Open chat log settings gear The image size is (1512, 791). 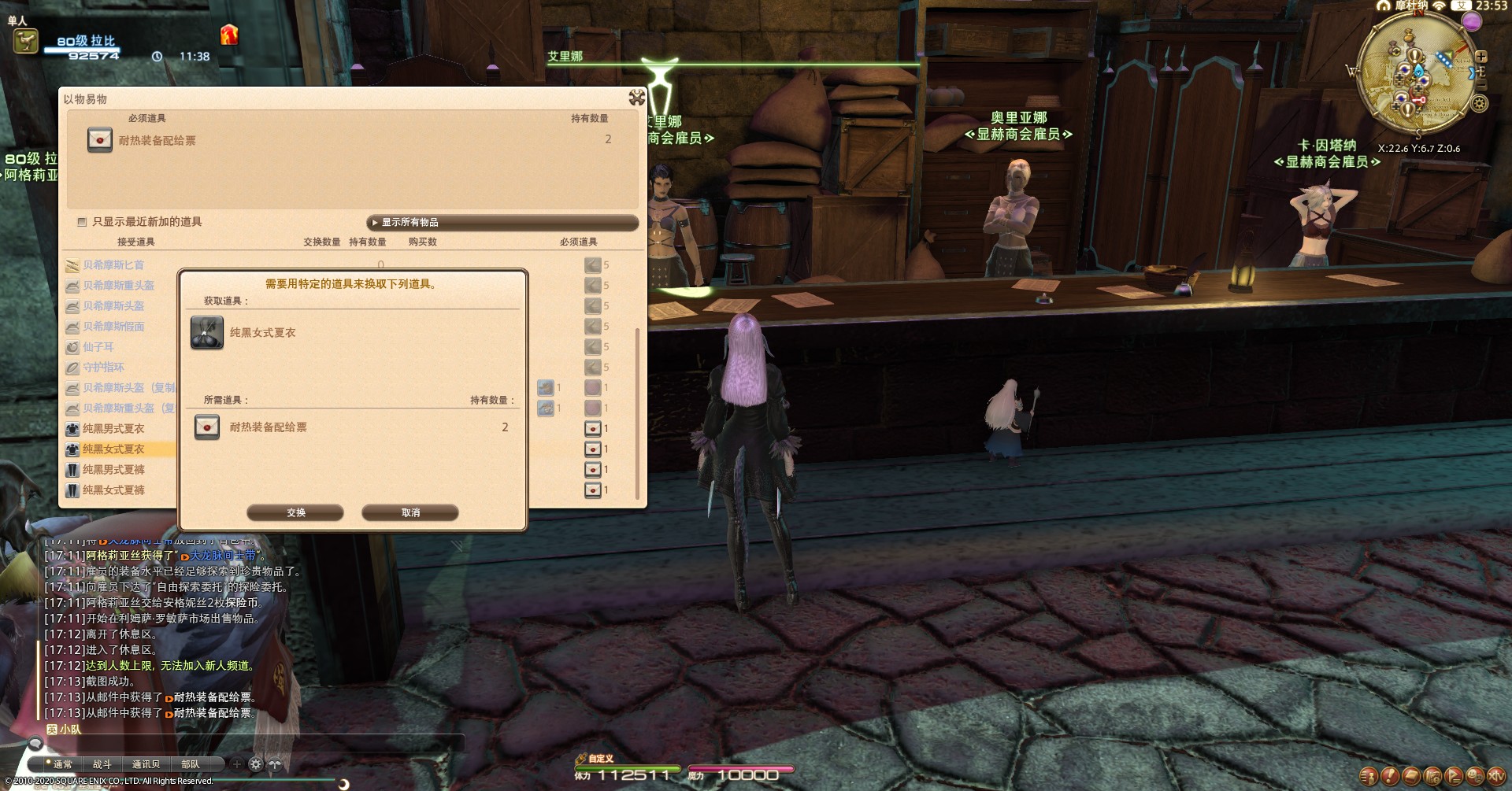(x=255, y=764)
